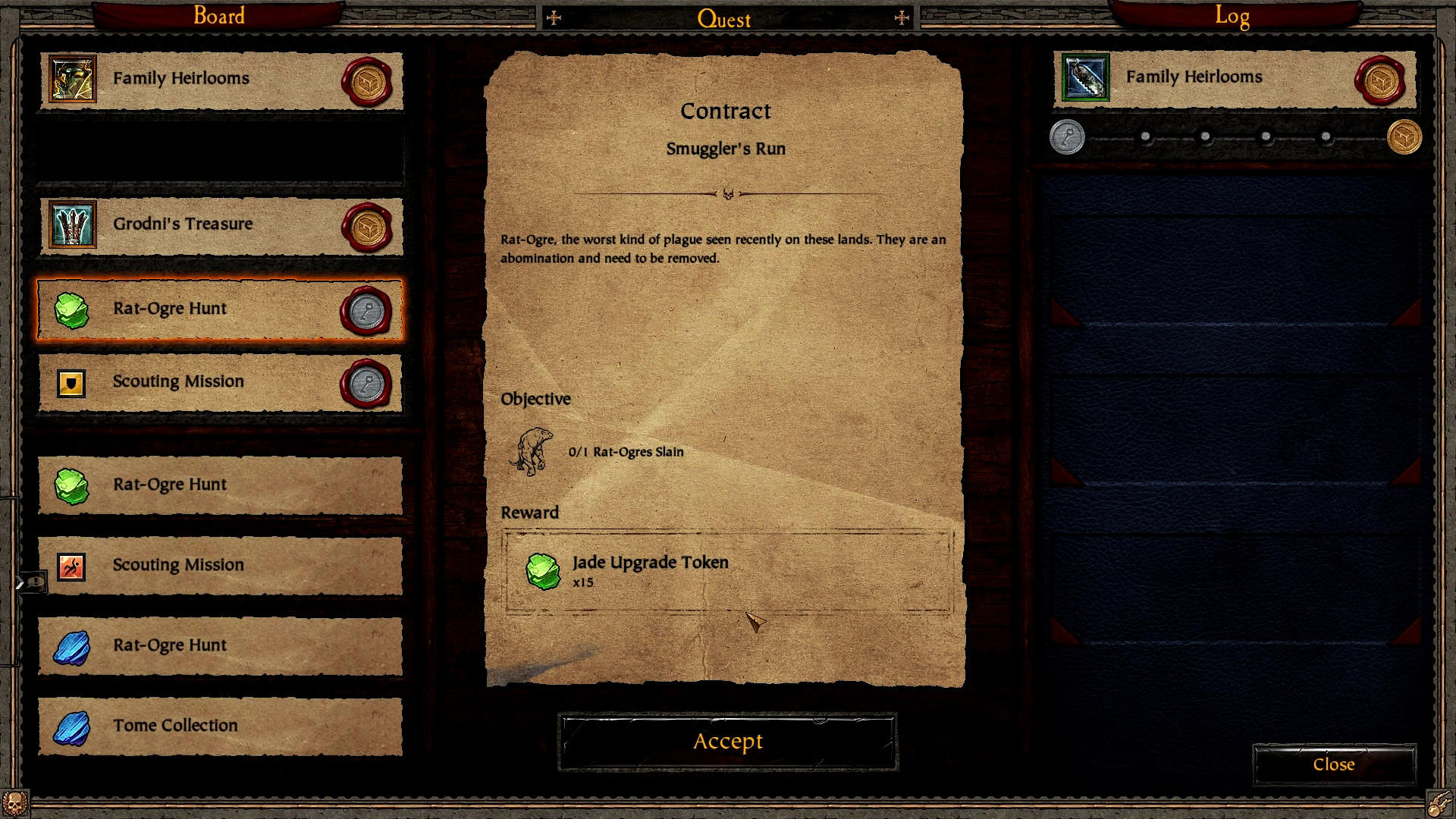Switch to the Board section
This screenshot has width=1456, height=819.
218,15
